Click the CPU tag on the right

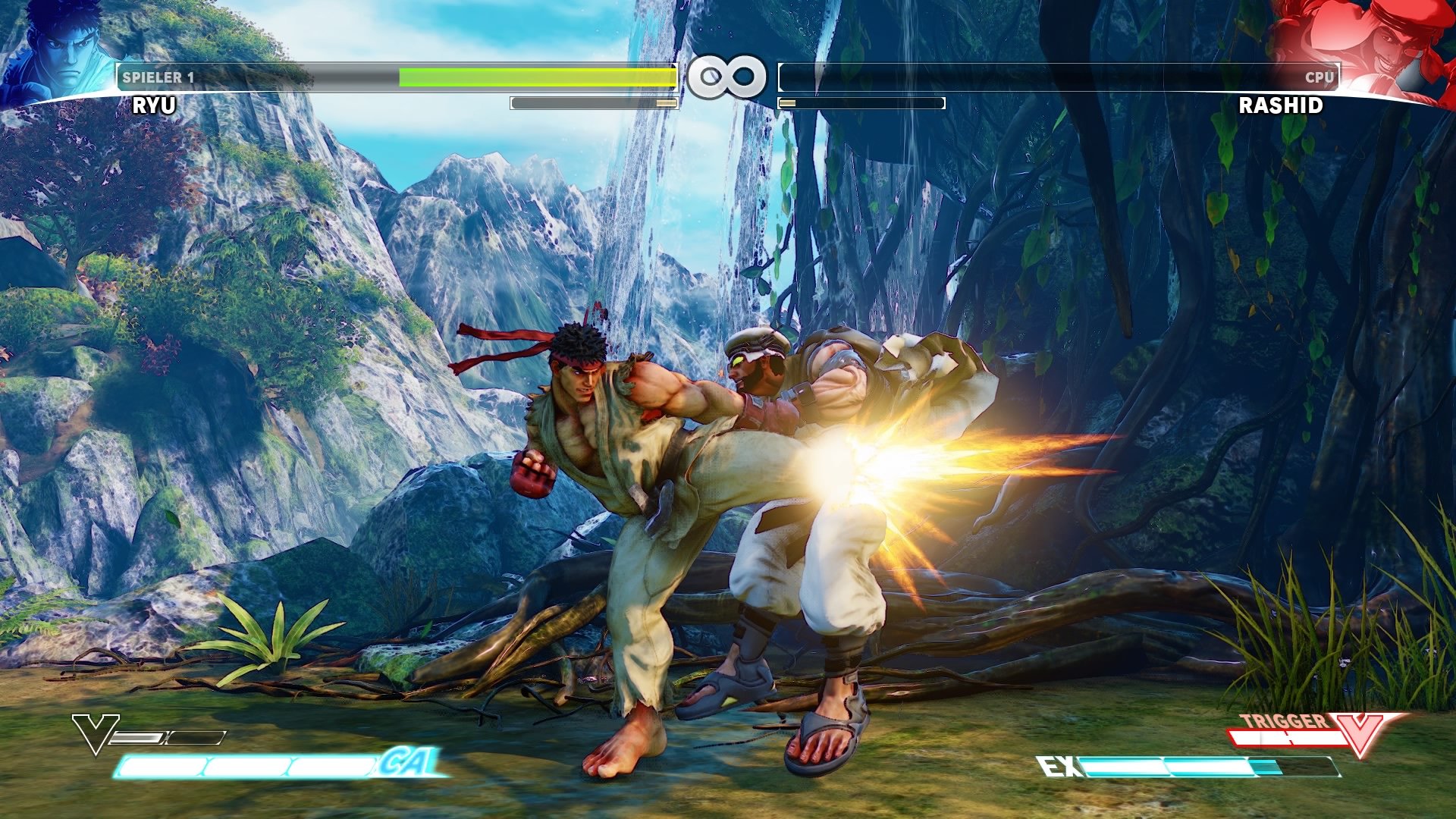(x=1323, y=77)
